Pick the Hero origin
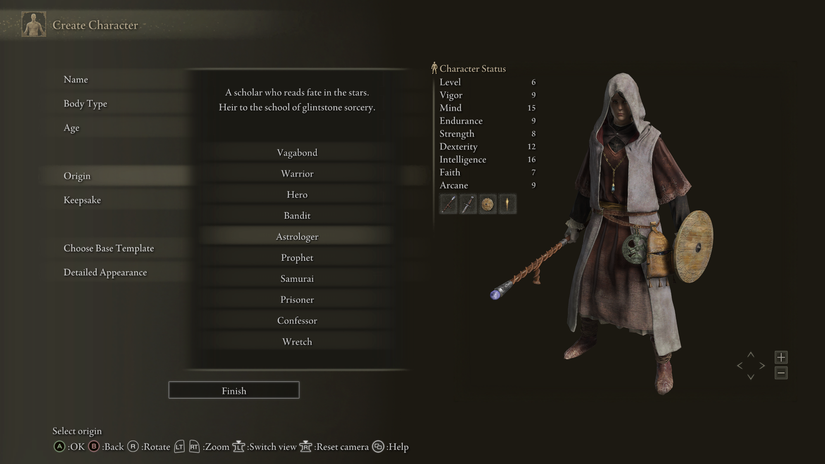The height and width of the screenshot is (464, 825). (297, 195)
